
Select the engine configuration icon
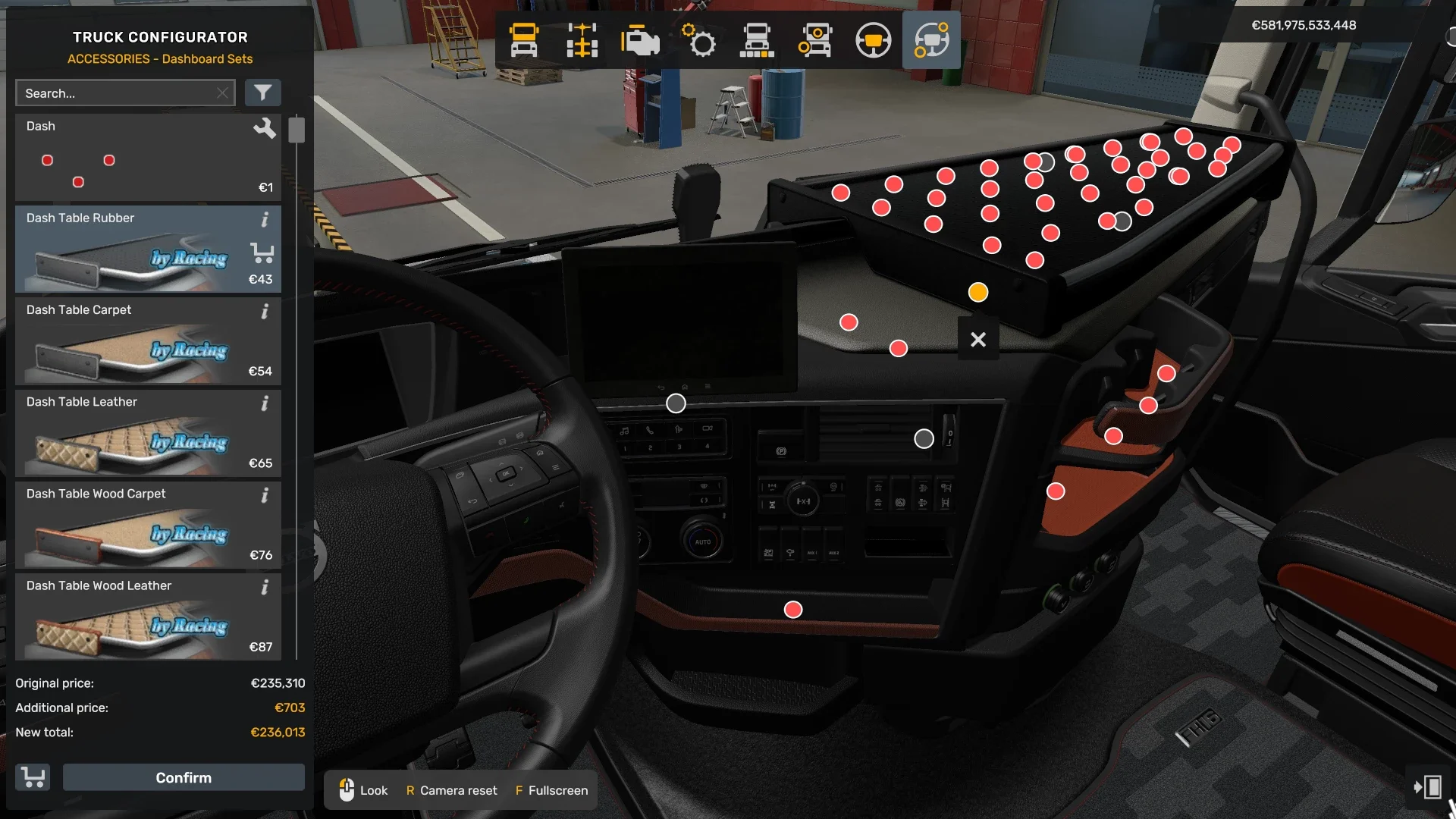(x=641, y=40)
